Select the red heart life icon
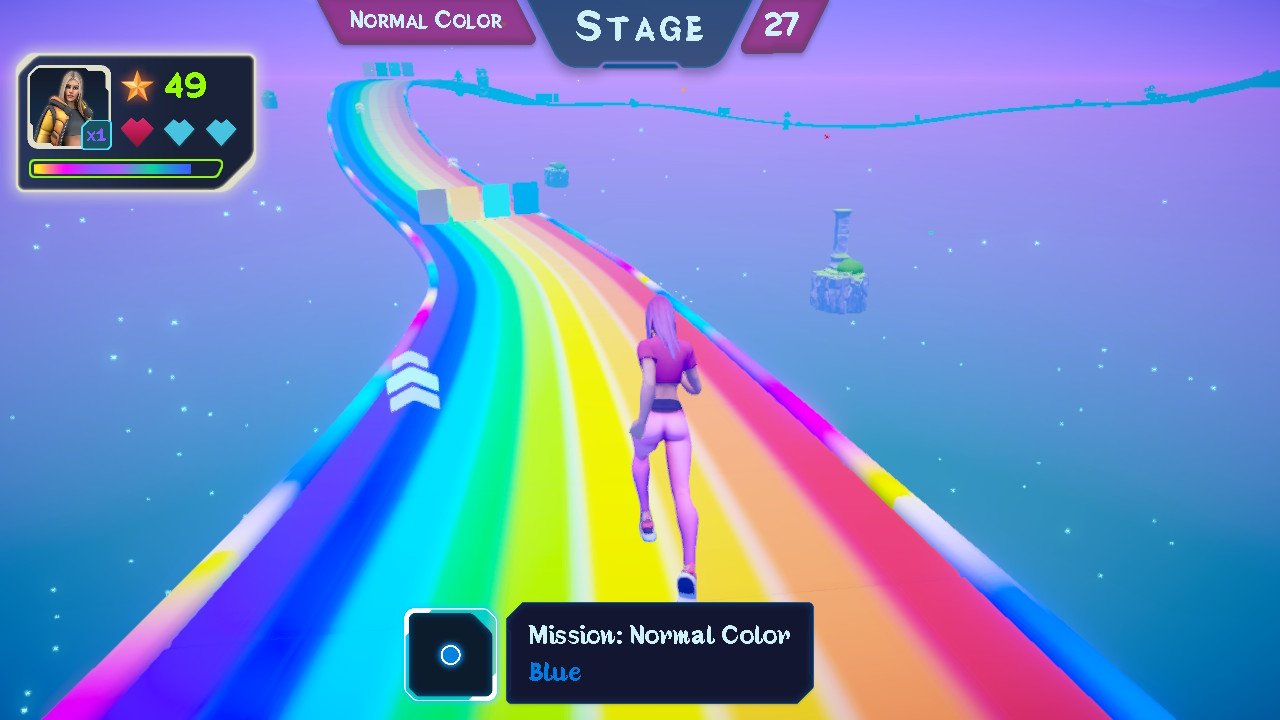This screenshot has height=720, width=1280. [x=139, y=131]
